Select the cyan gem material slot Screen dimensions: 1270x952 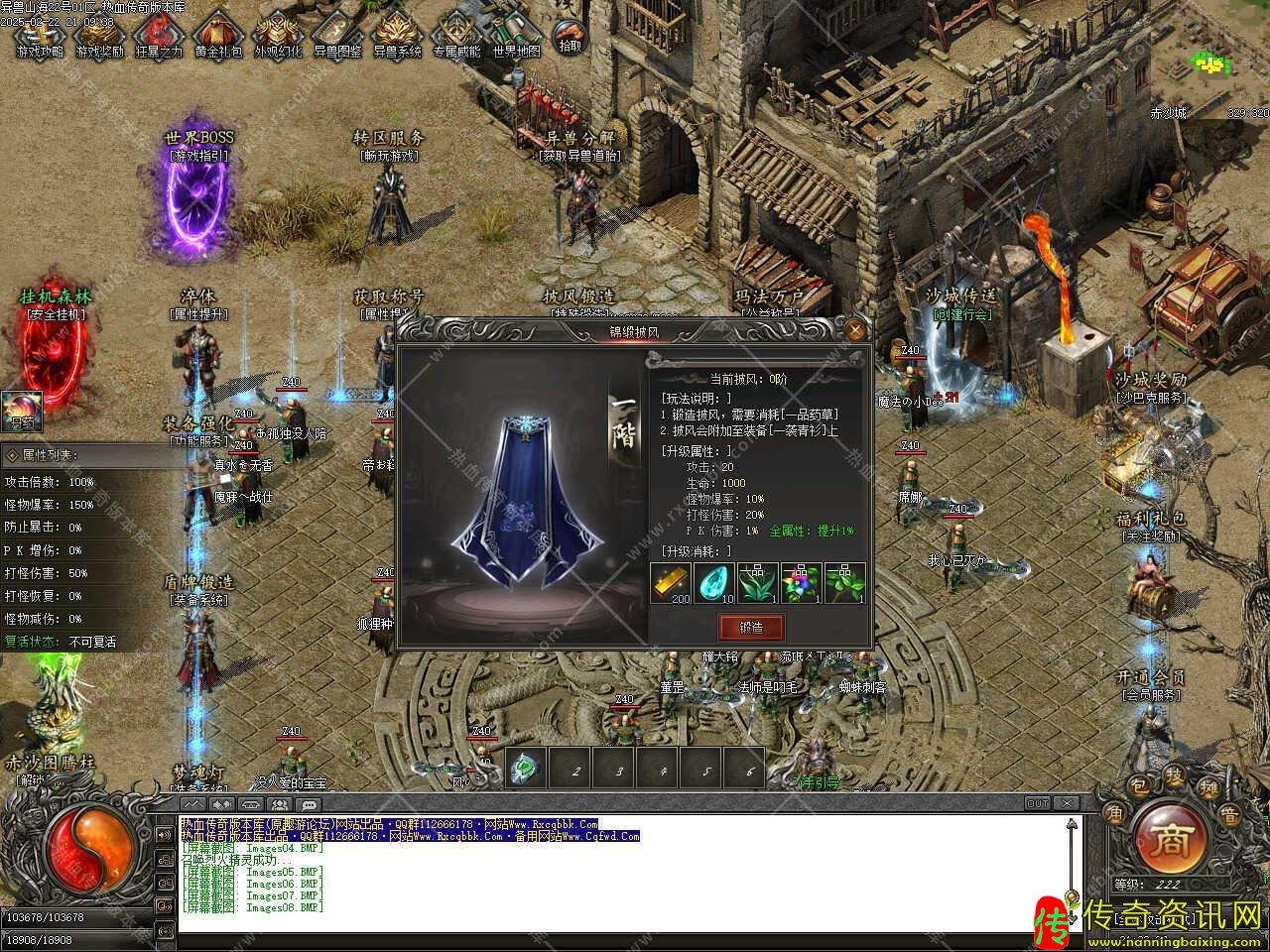tap(714, 584)
